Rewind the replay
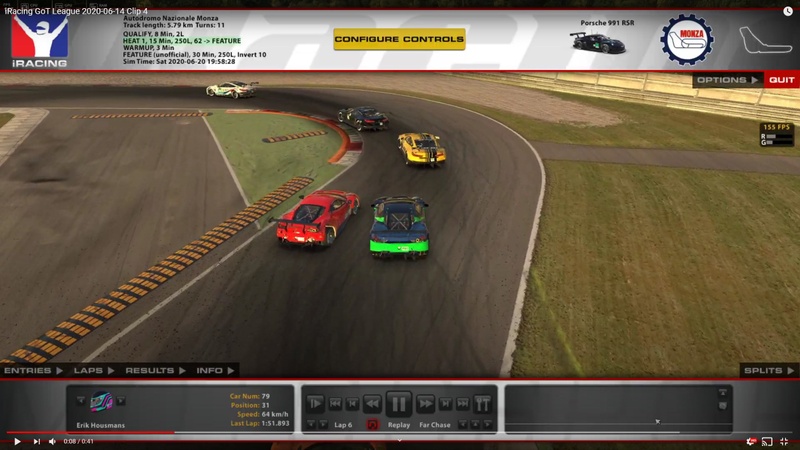The height and width of the screenshot is (450, 800). click(372, 403)
